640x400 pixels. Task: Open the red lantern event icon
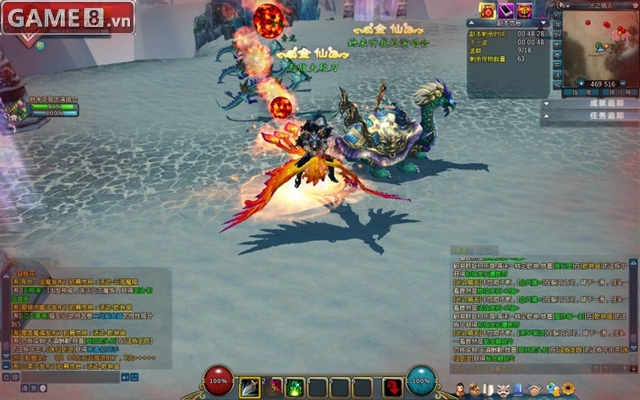[525, 9]
